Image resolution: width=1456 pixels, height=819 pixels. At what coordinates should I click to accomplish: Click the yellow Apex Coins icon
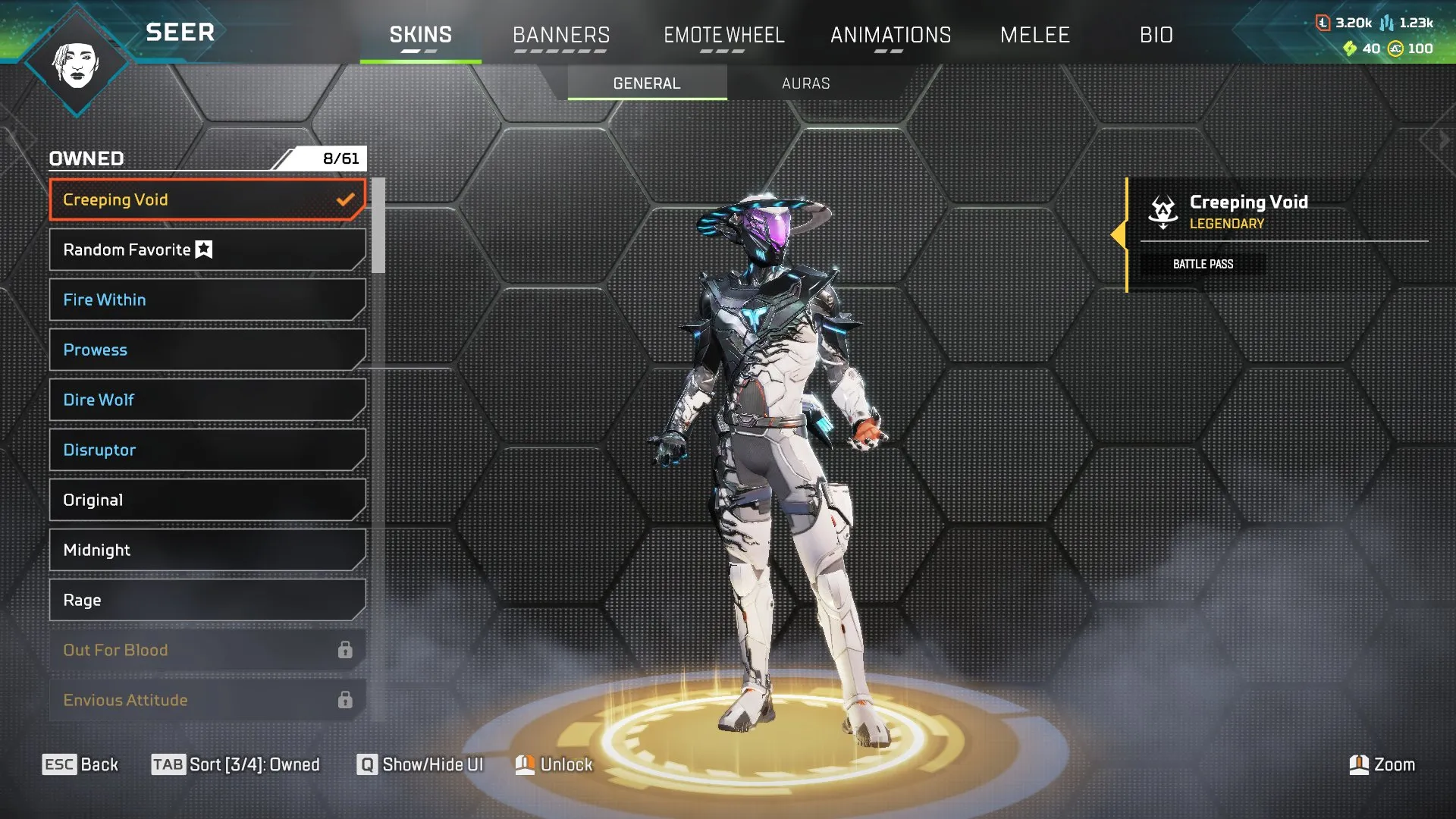click(x=1395, y=48)
